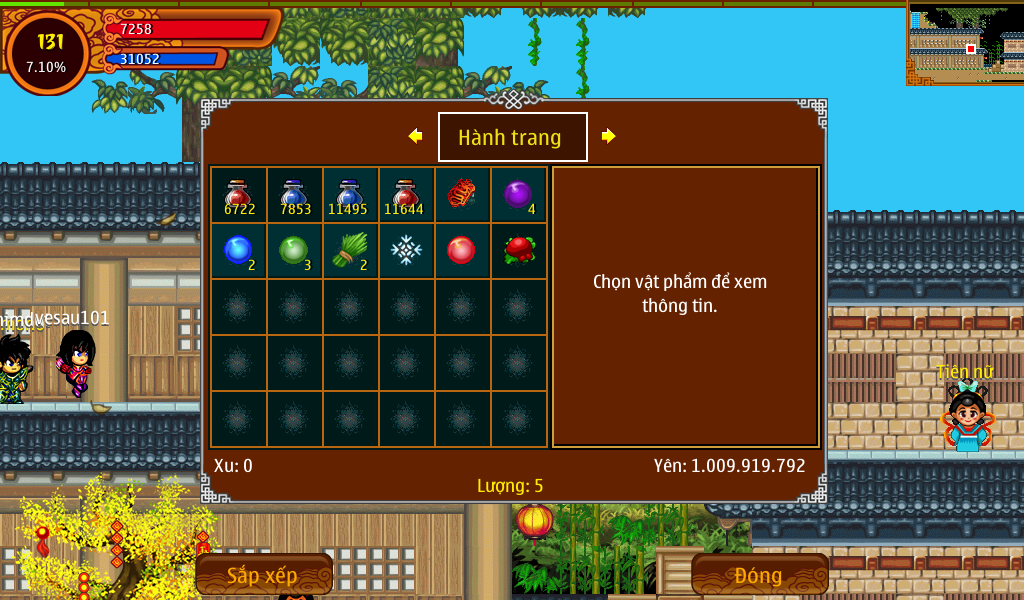
Task: Select the blue potion stack of 7853
Action: point(295,195)
